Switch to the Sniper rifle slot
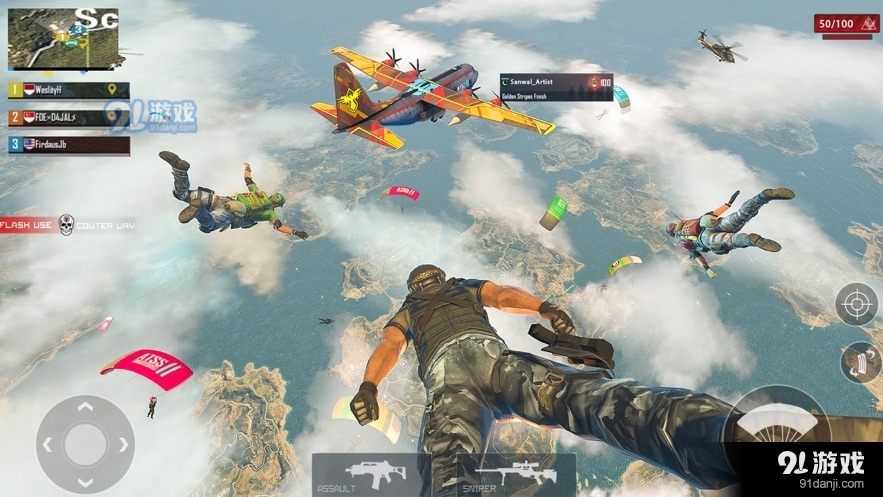This screenshot has width=883, height=497. point(515,474)
